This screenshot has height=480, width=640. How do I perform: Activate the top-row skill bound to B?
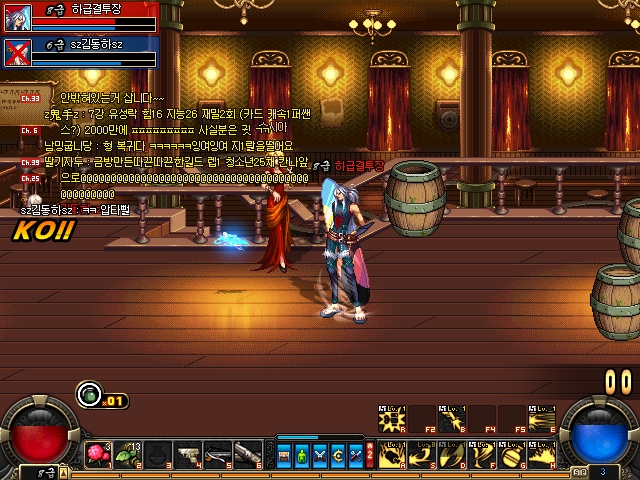(x=451, y=418)
